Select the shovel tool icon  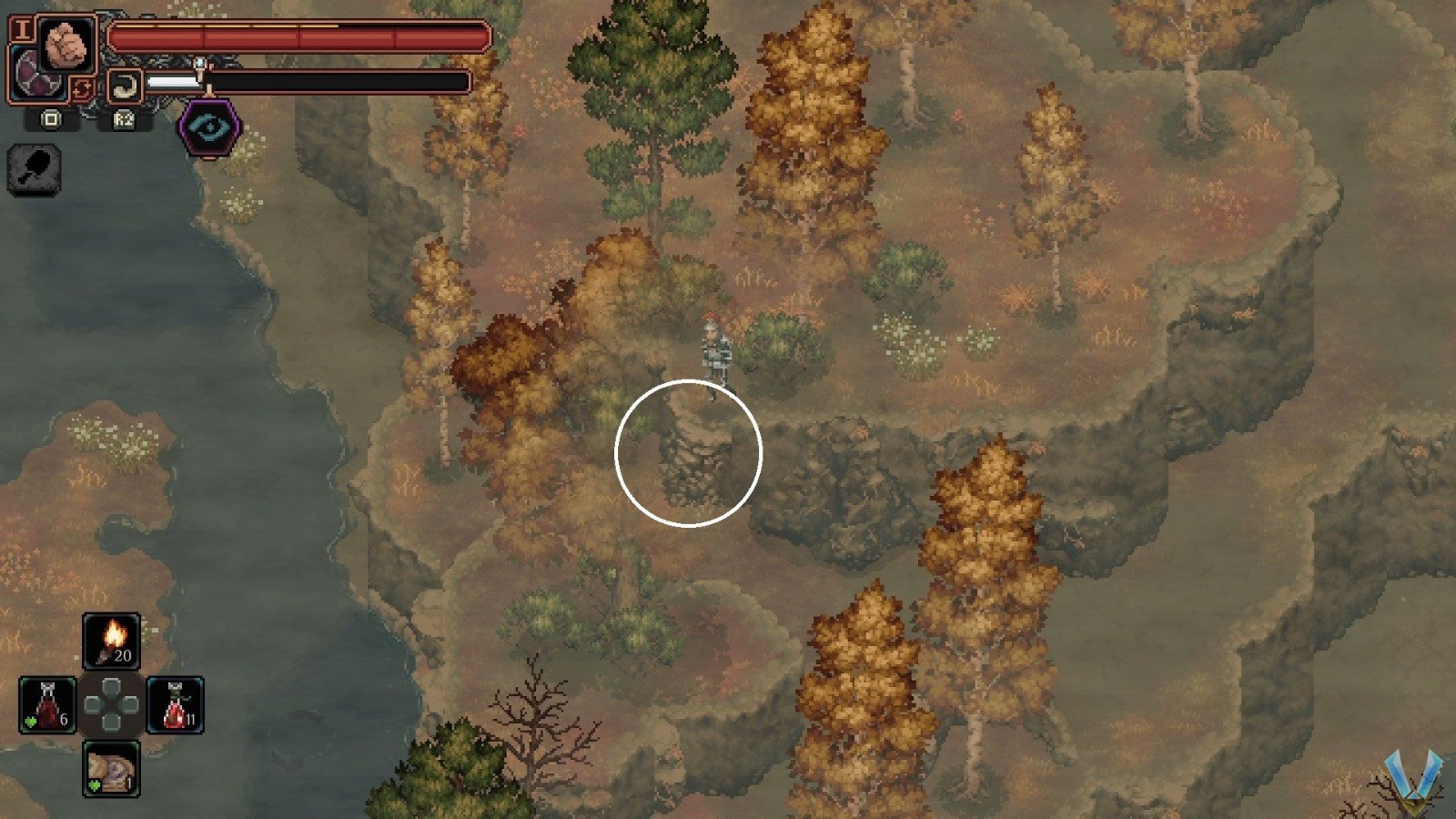tap(34, 169)
